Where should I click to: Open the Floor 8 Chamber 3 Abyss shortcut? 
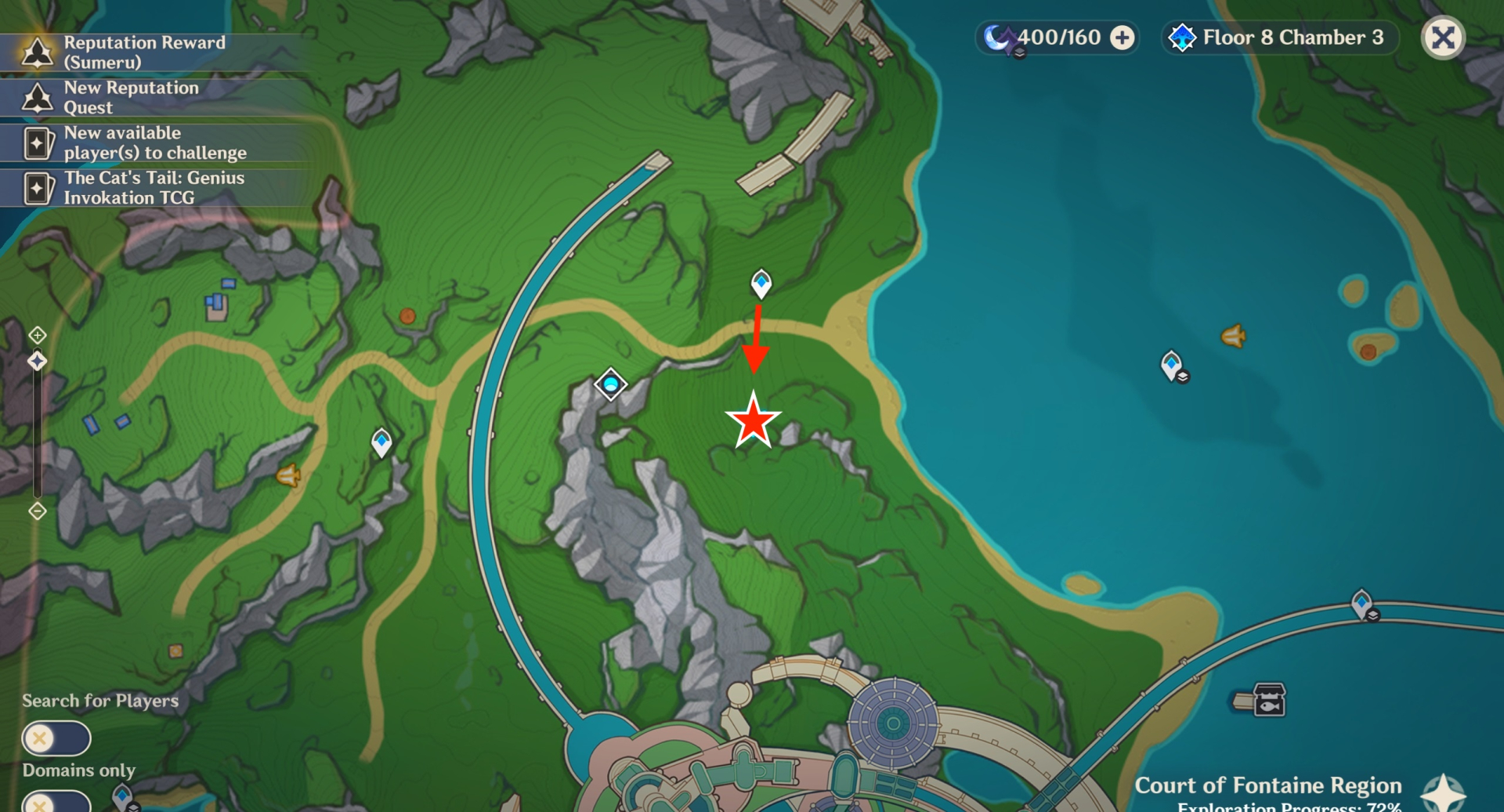coord(1279,38)
